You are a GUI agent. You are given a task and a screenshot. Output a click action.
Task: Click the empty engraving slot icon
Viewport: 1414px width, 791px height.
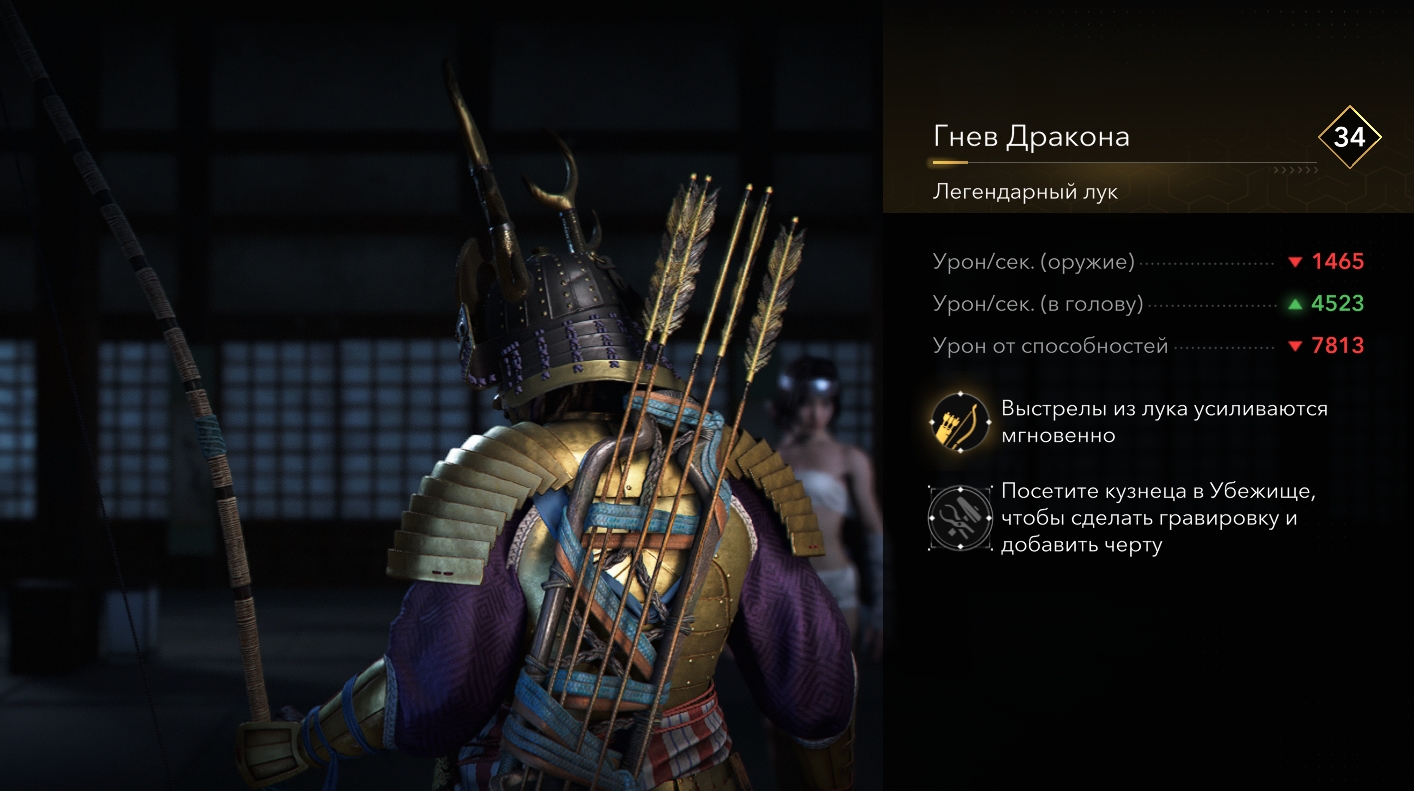(959, 519)
